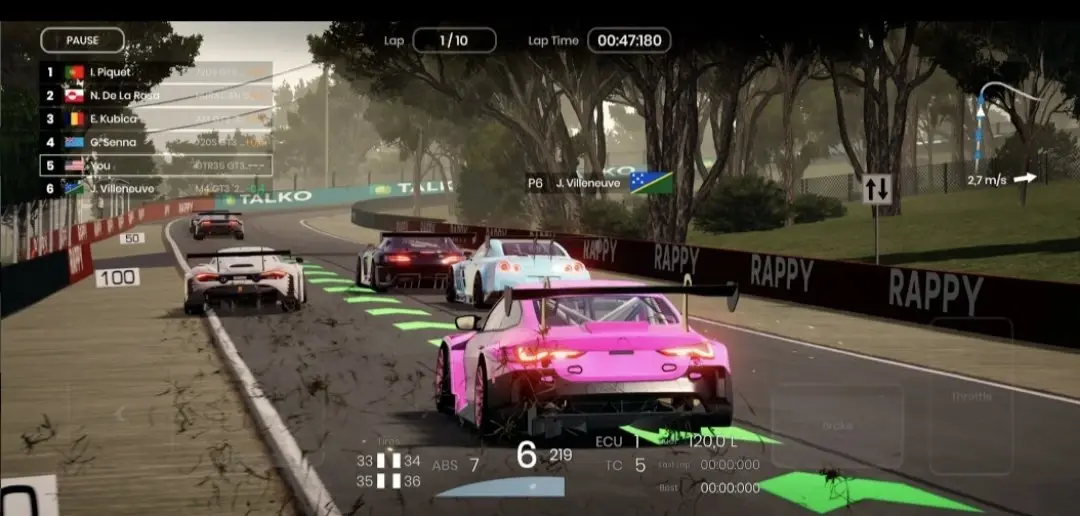Hold the brake pedal control
The image size is (1080, 516).
click(x=837, y=426)
